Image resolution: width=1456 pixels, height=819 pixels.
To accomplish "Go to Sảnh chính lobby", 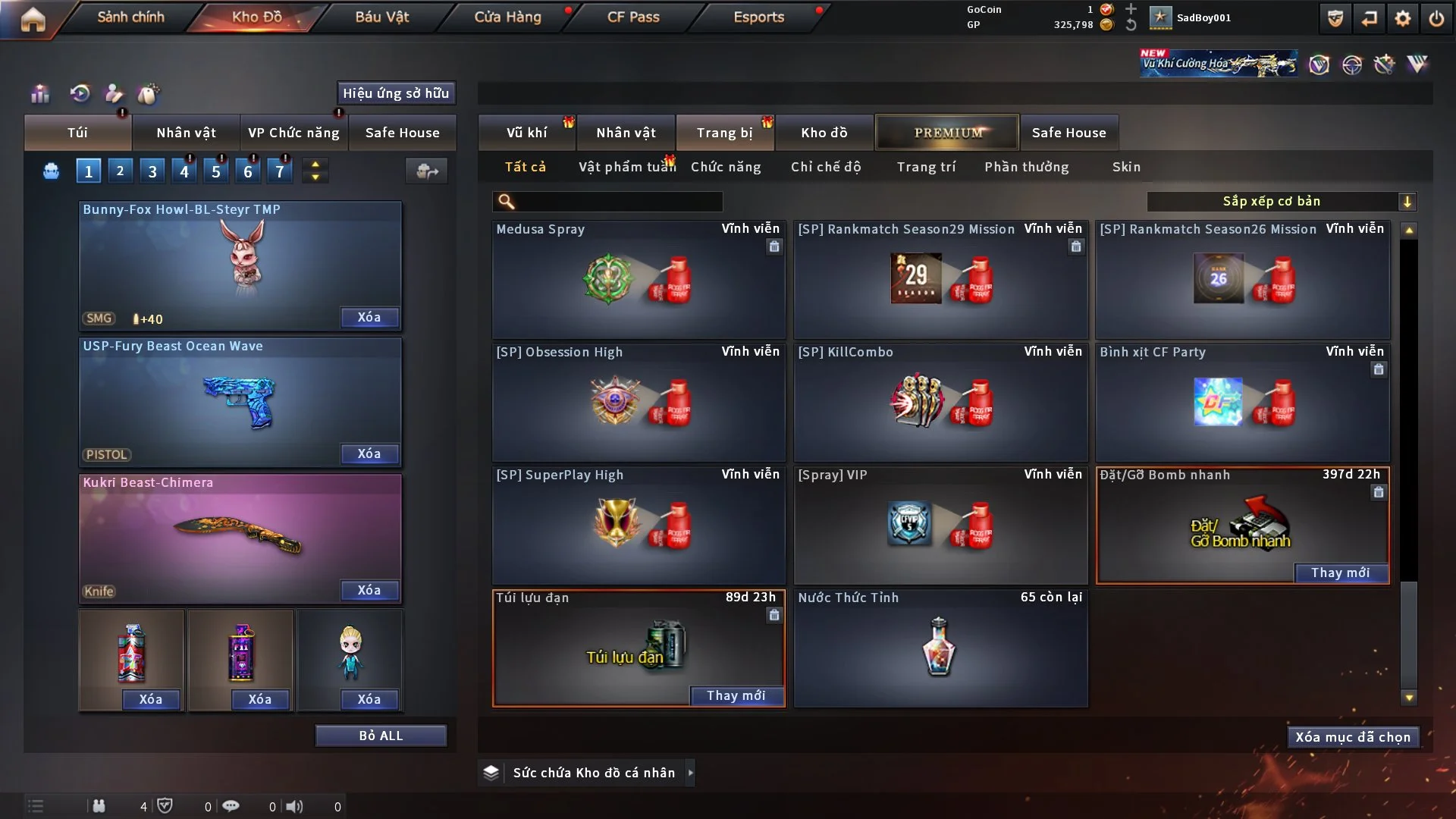I will pos(130,17).
